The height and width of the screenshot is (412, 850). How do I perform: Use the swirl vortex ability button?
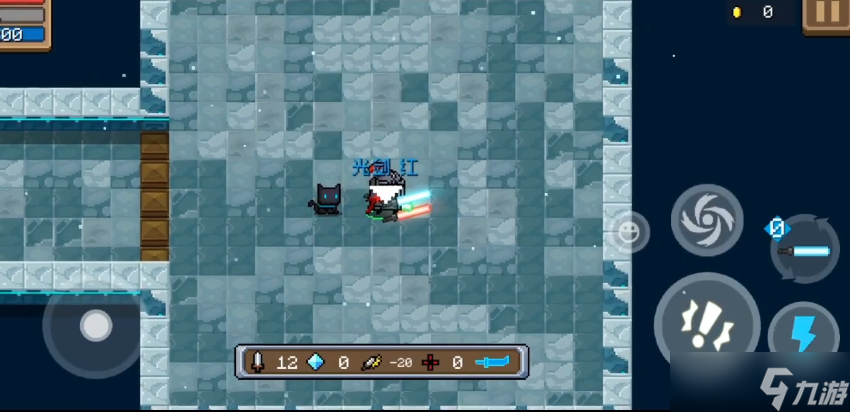point(706,220)
